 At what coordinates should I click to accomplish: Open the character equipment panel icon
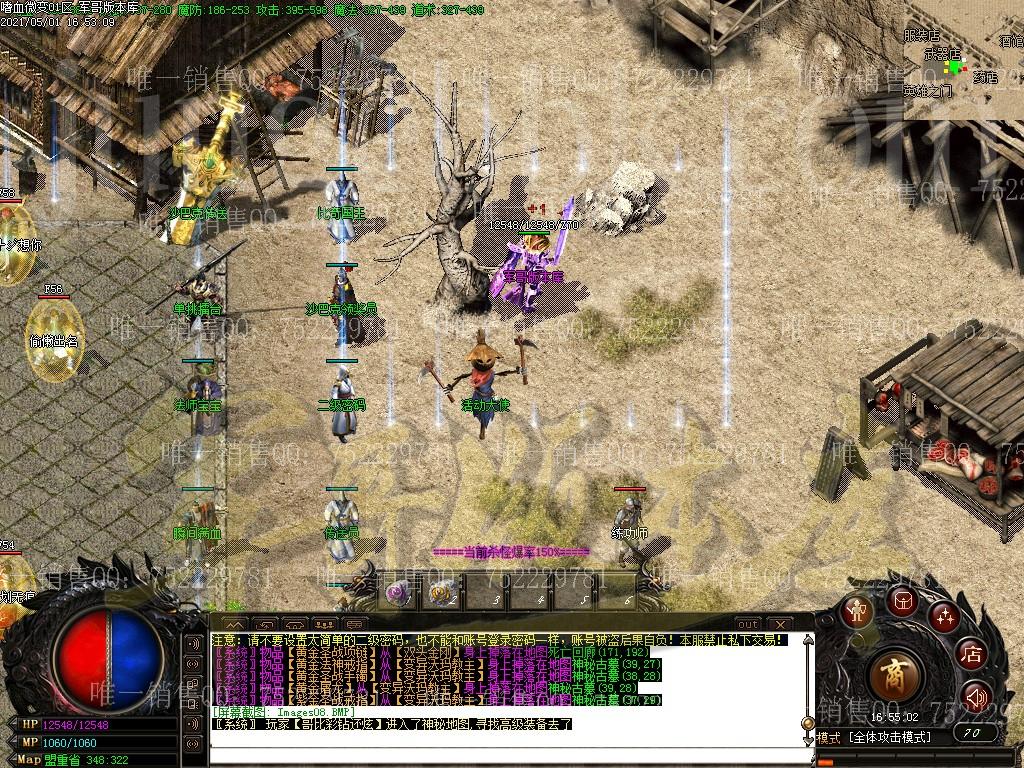click(857, 611)
